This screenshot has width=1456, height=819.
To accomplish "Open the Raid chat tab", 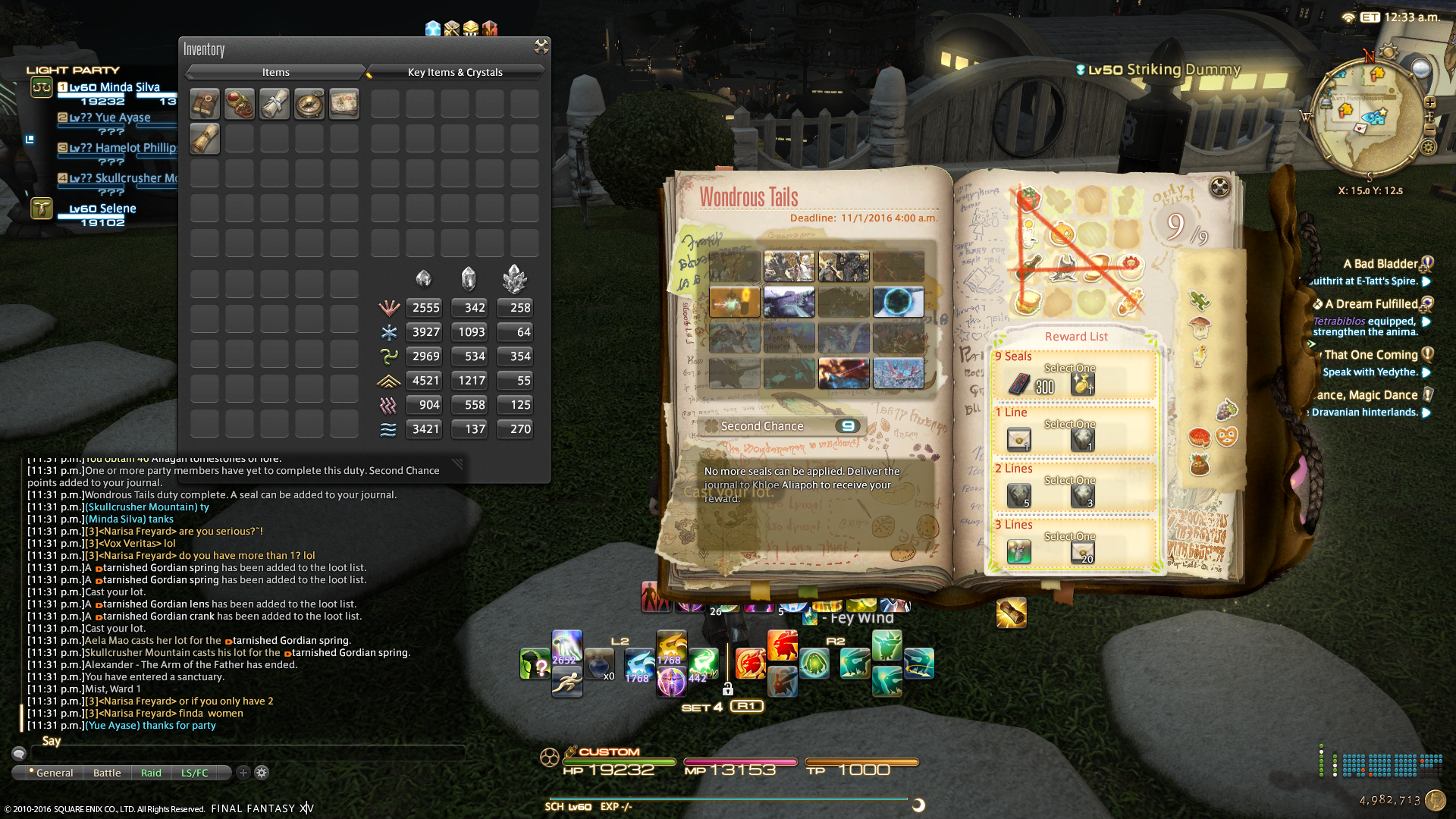I will click(151, 773).
